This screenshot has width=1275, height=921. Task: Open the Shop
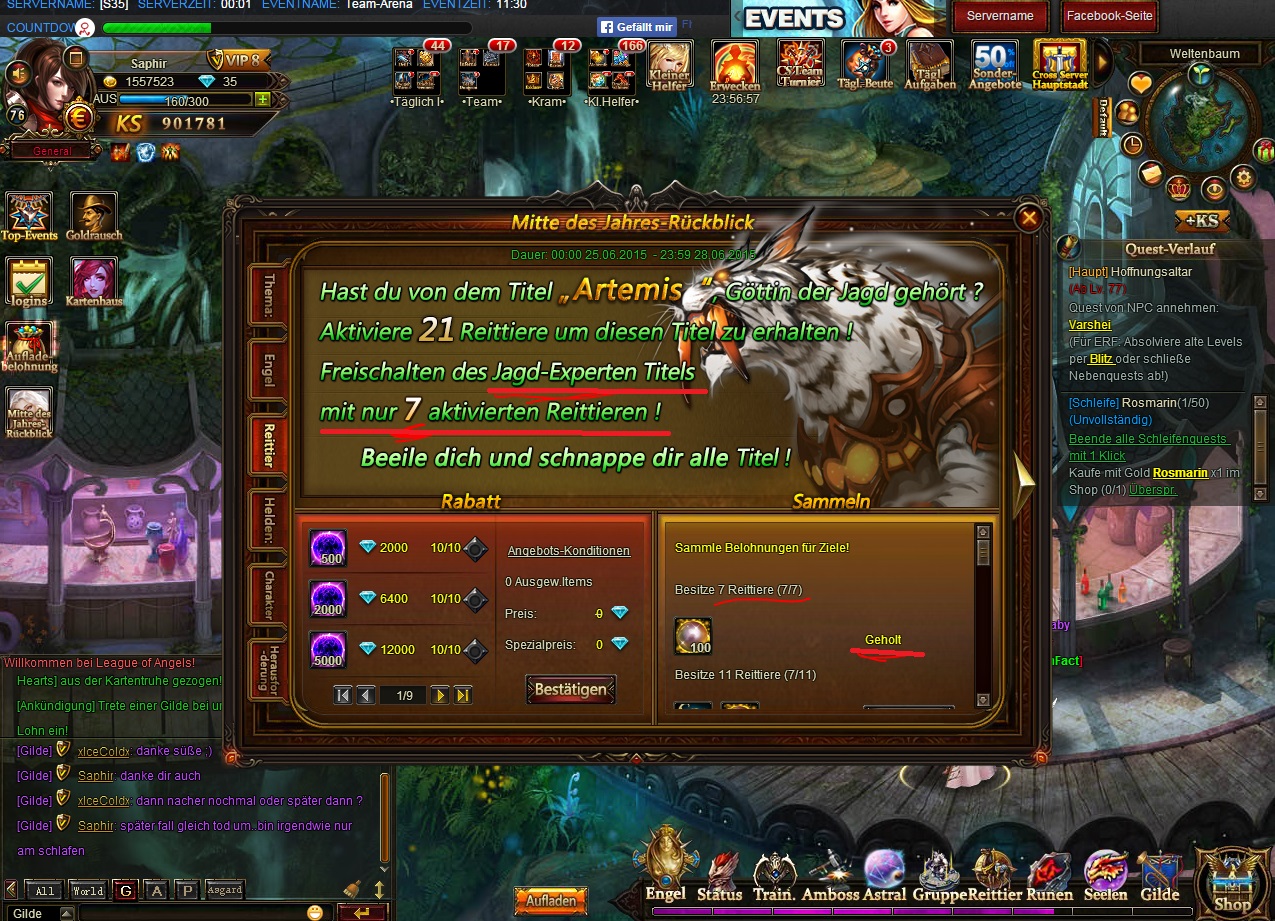pos(1231,880)
